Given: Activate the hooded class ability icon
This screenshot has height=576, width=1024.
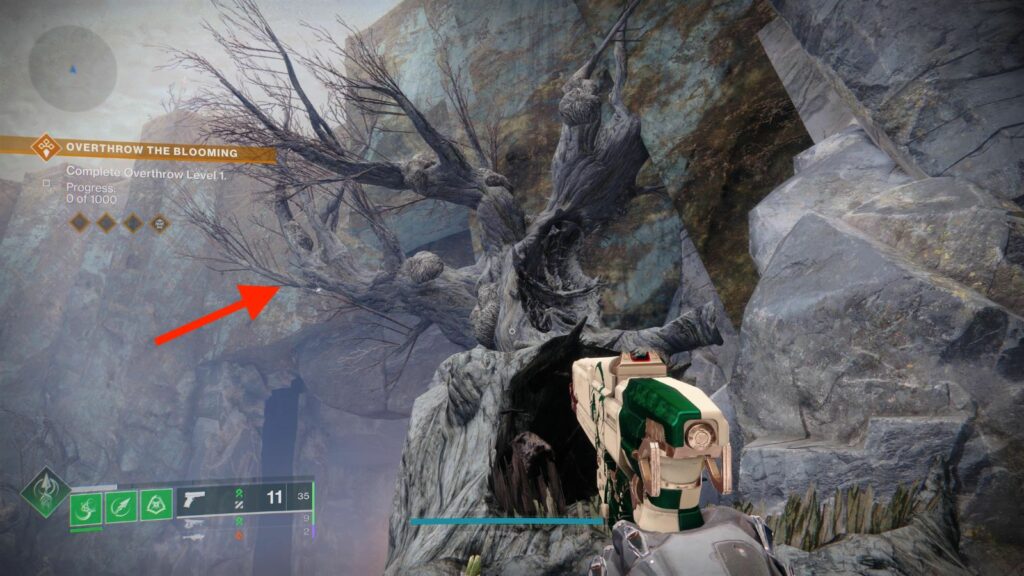Looking at the screenshot, I should (x=156, y=506).
